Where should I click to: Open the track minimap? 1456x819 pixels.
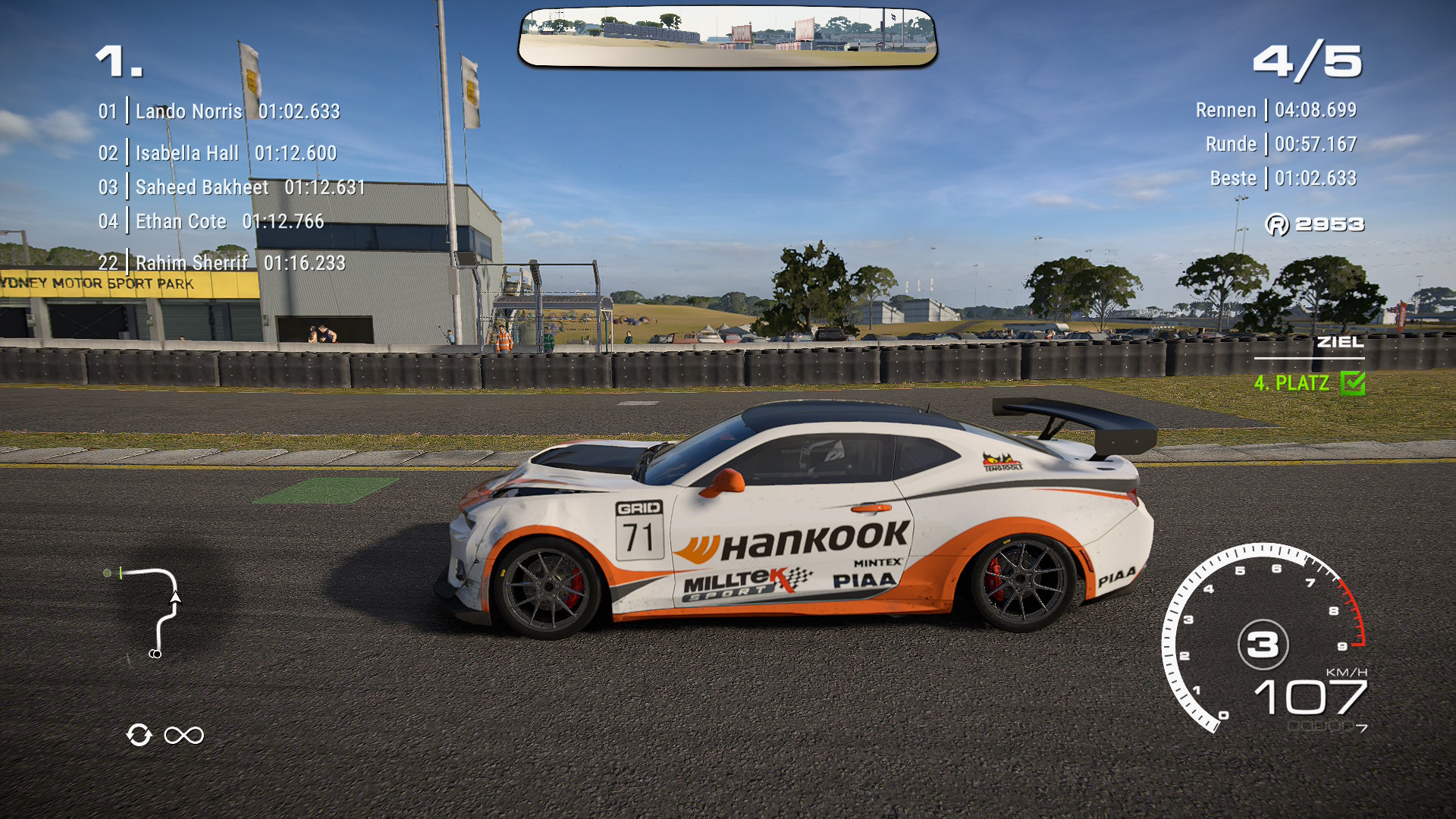point(148,612)
